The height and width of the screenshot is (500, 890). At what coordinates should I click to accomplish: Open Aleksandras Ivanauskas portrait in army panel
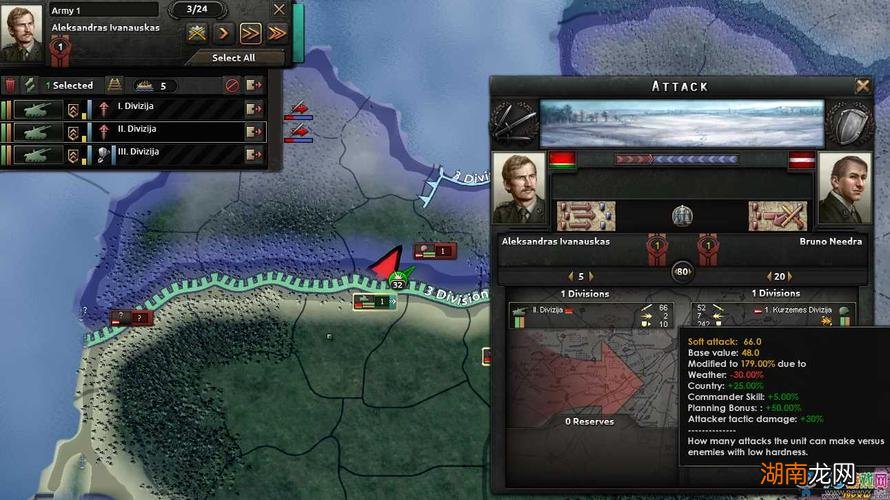click(22, 32)
